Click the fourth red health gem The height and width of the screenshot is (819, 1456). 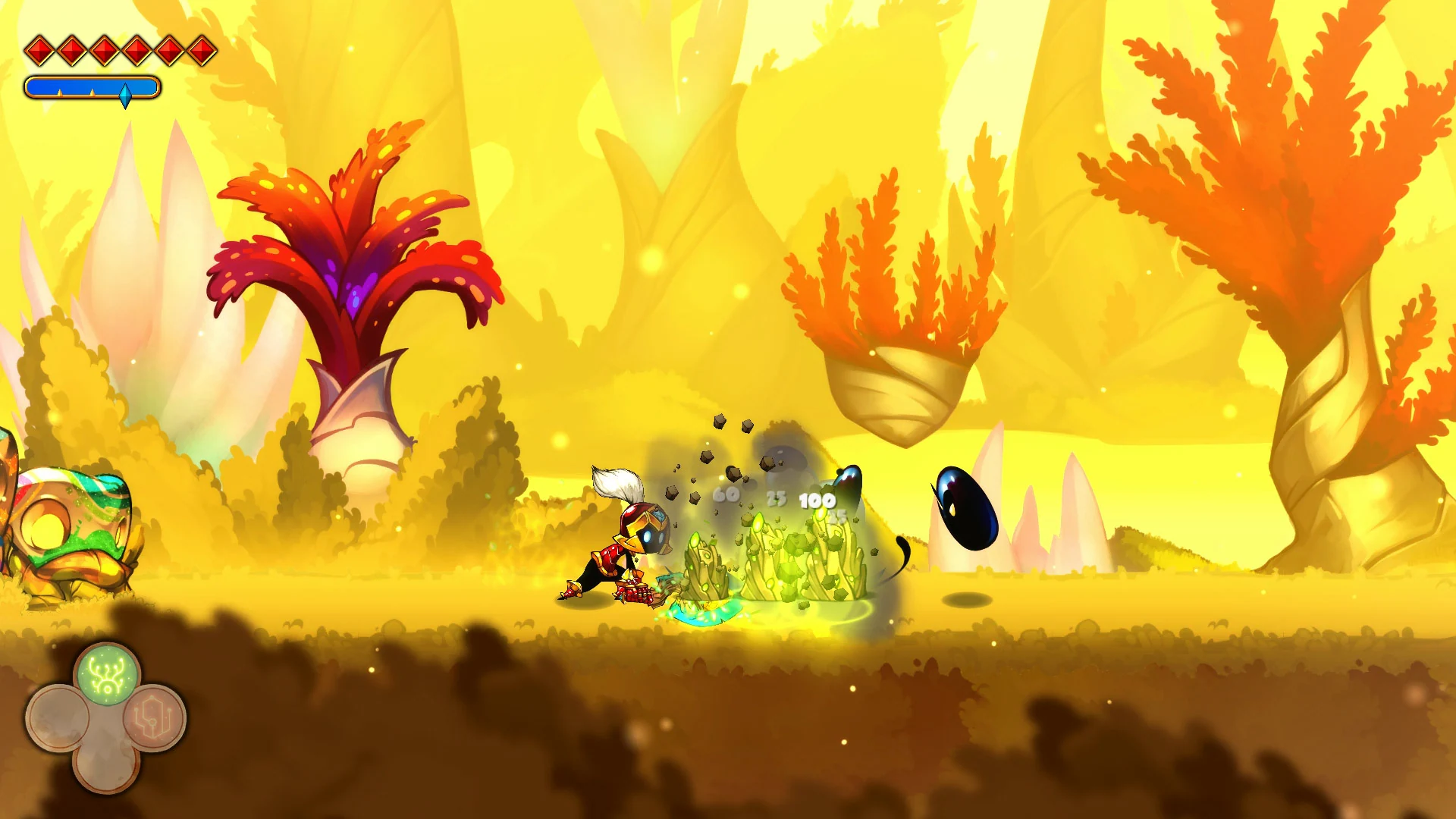[136, 50]
